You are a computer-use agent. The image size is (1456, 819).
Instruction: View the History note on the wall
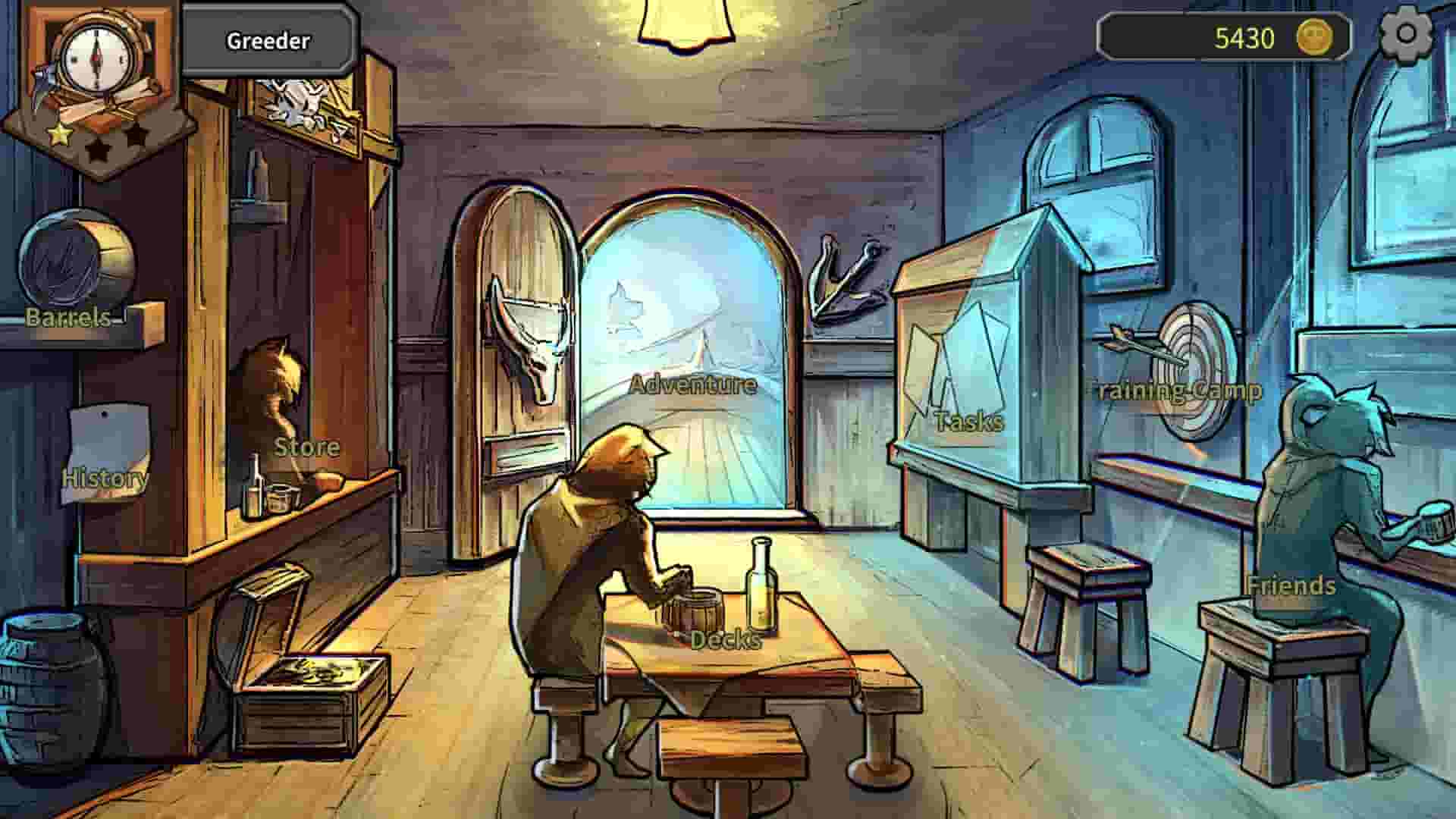[106, 455]
